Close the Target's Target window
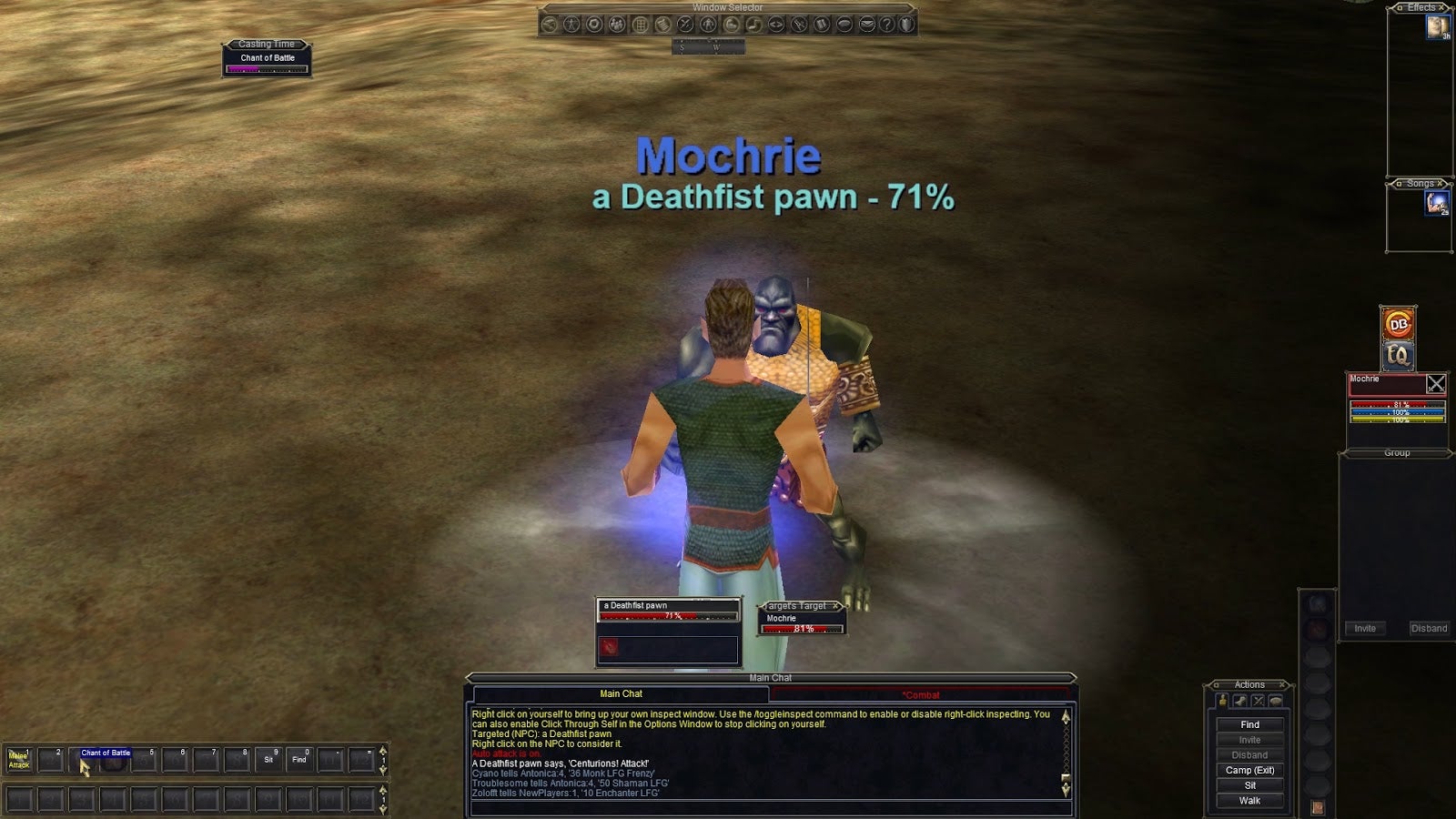The image size is (1456, 819). [x=836, y=606]
